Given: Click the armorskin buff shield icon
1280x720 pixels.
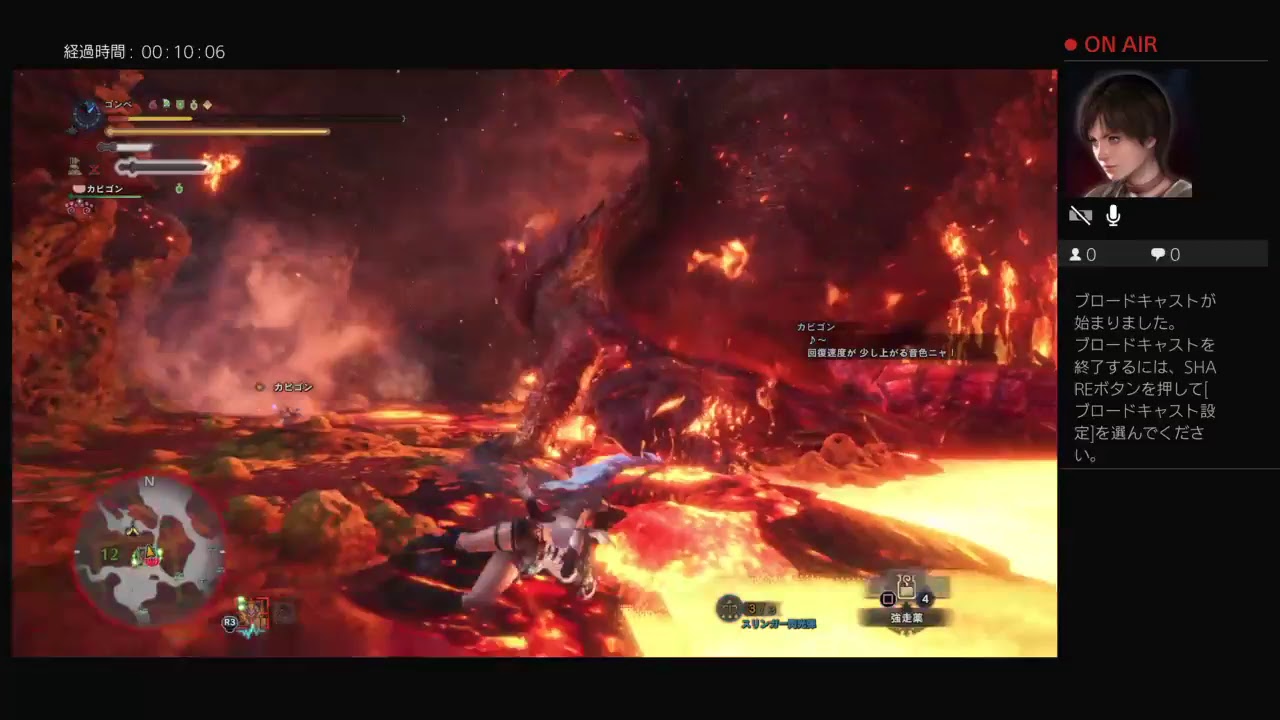Looking at the screenshot, I should pos(180,106).
